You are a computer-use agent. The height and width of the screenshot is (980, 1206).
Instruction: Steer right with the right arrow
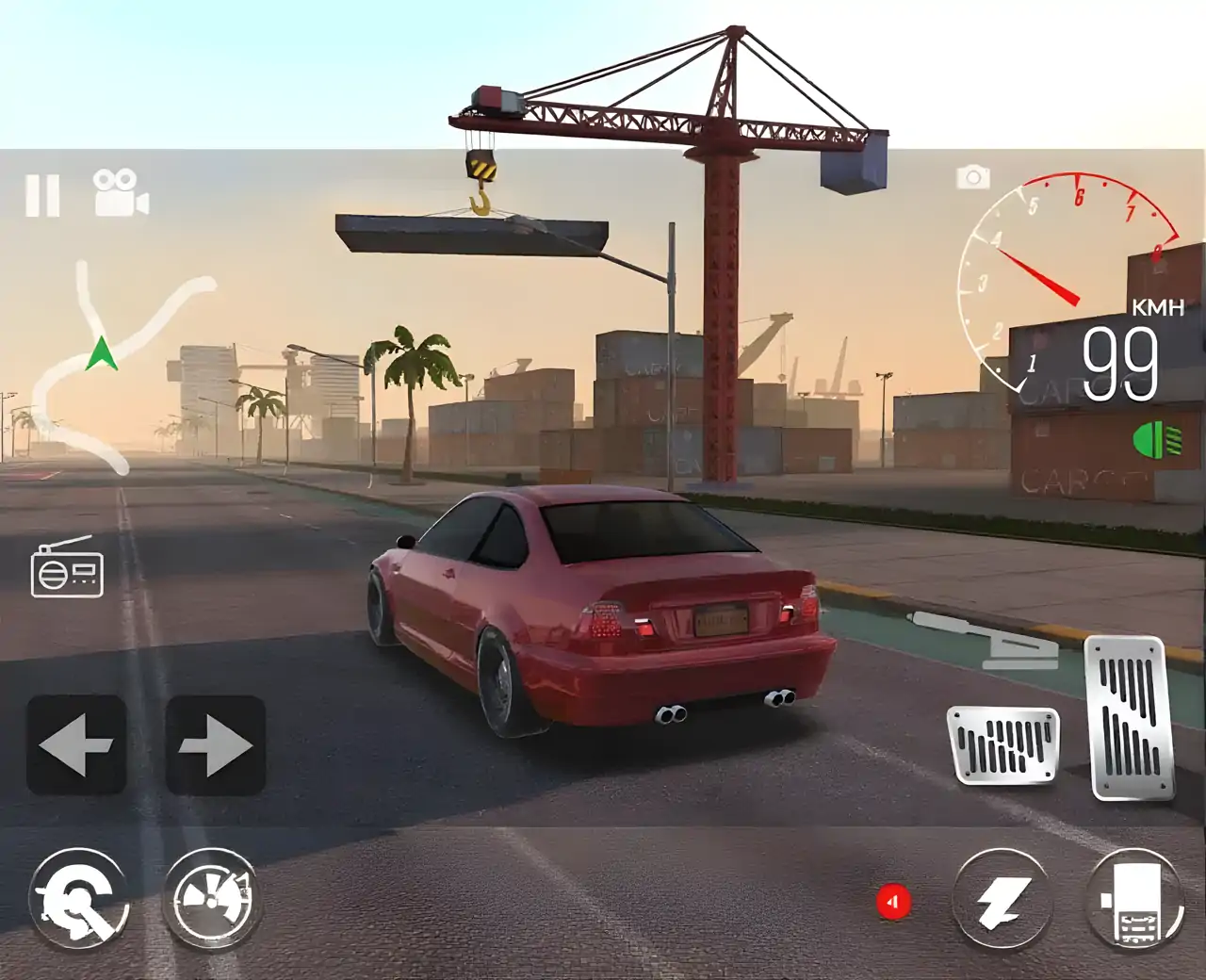point(215,744)
